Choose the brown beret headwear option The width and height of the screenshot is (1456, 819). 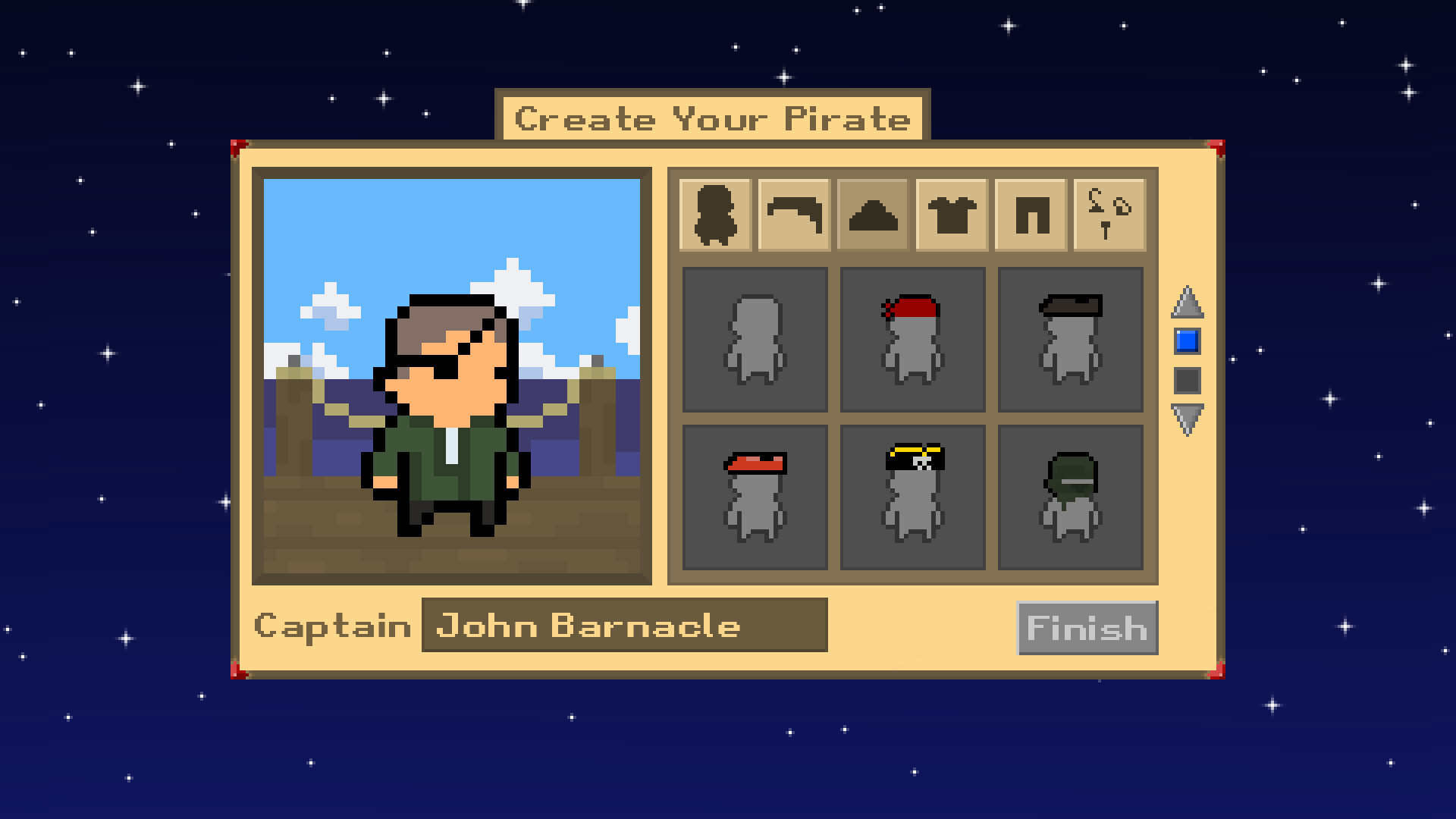(1070, 339)
